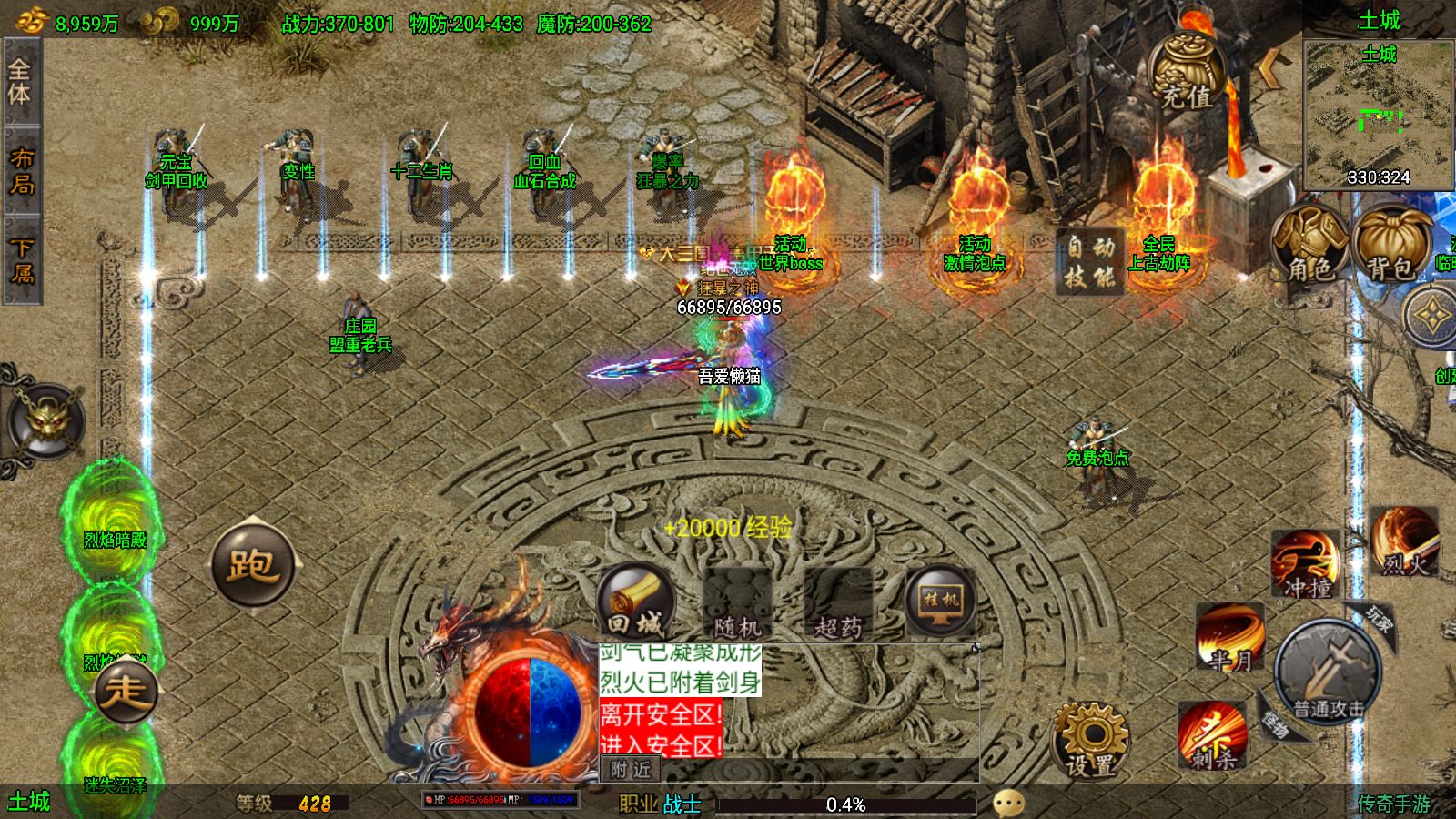Viewport: 1456px width, 819px height.
Task: Use the 随机 random teleport
Action: point(738,603)
